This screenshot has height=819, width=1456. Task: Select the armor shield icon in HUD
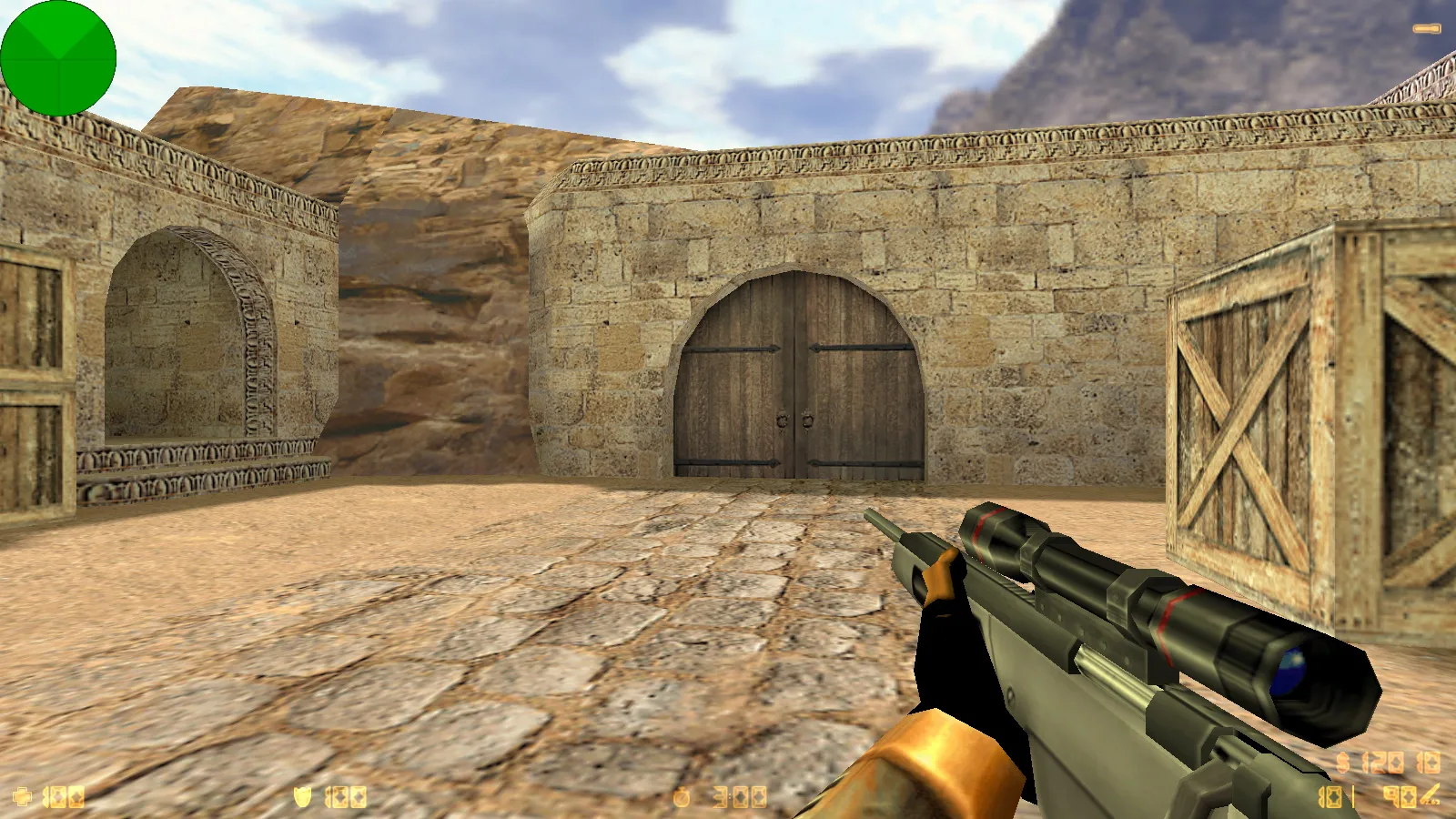click(x=302, y=797)
